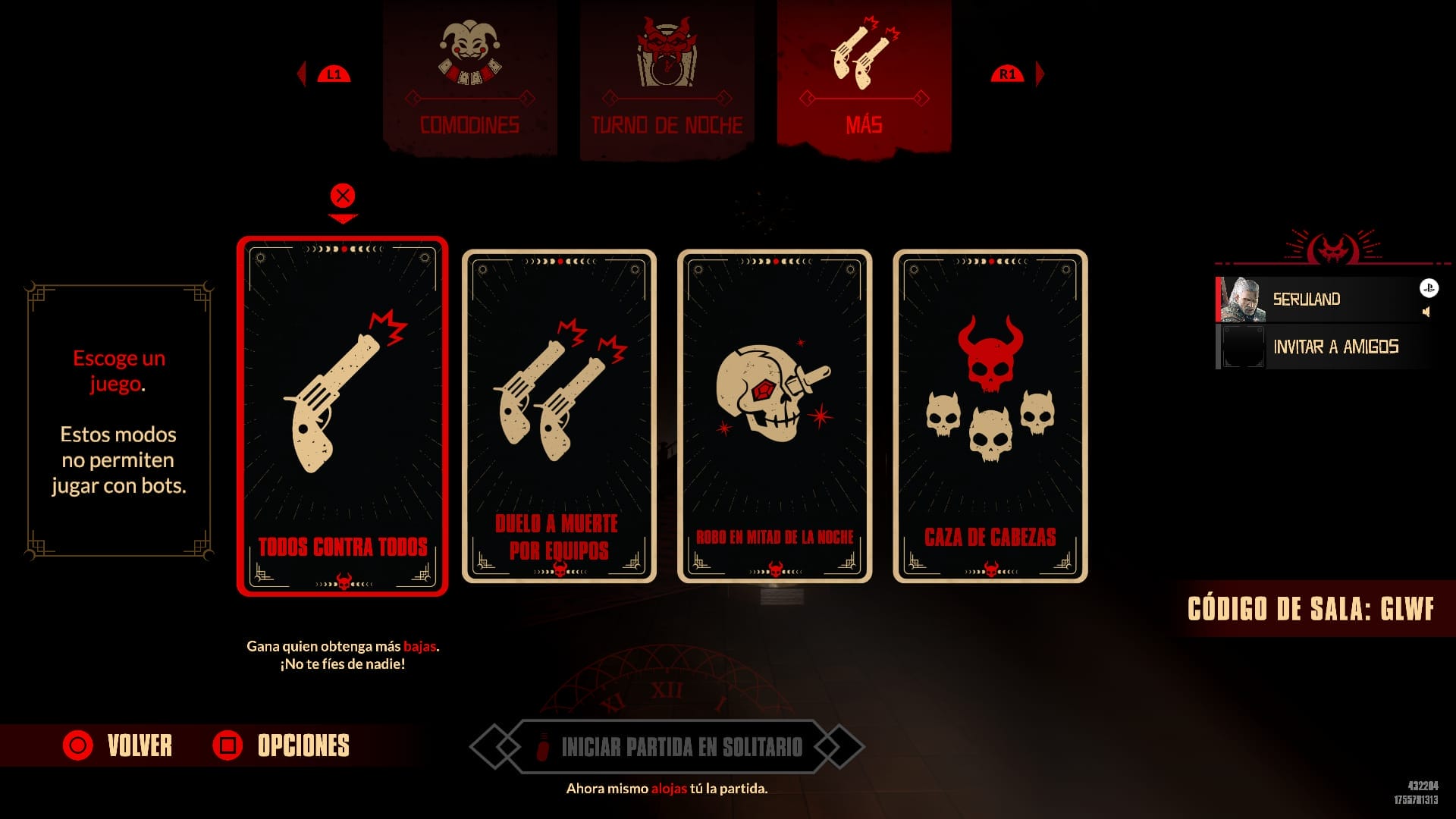The height and width of the screenshot is (819, 1456).
Task: Select the Duelo a Muerte por Equipos mode card
Action: [559, 413]
